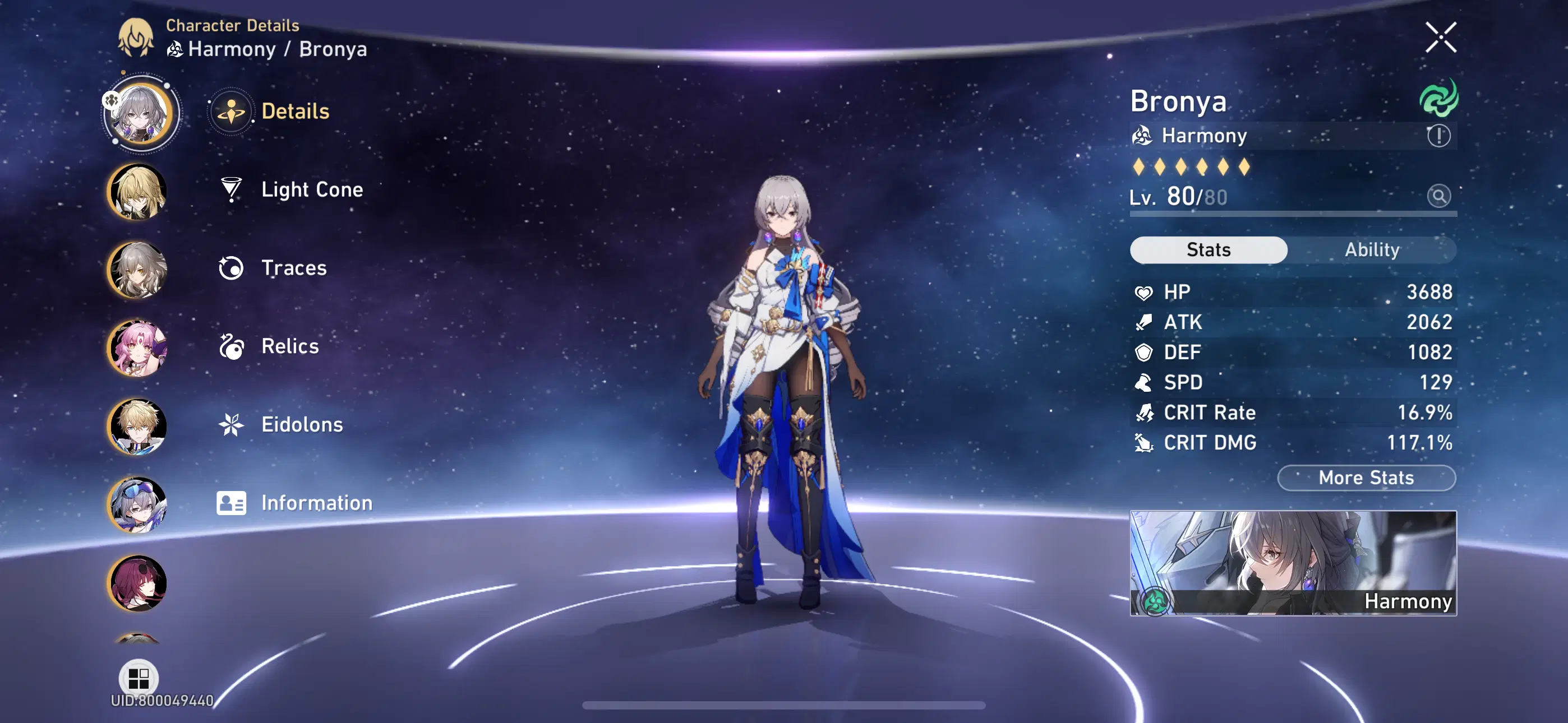Select the blonde character below Bronya

137,191
